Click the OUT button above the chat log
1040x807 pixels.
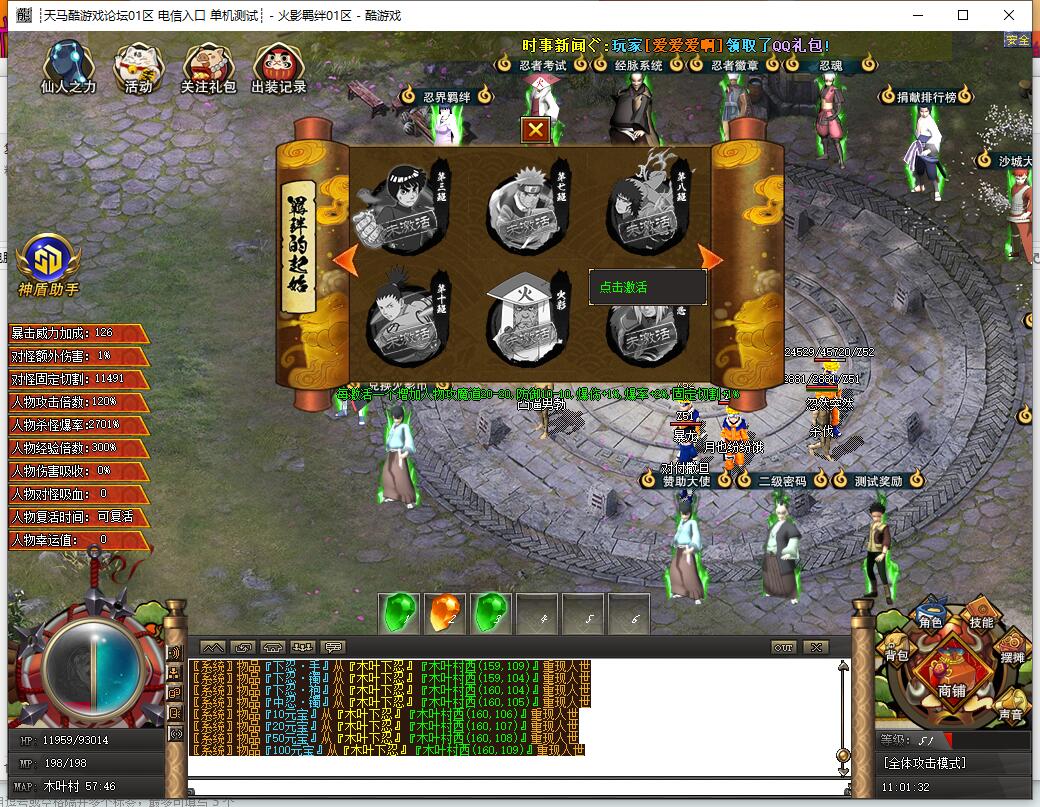click(784, 647)
